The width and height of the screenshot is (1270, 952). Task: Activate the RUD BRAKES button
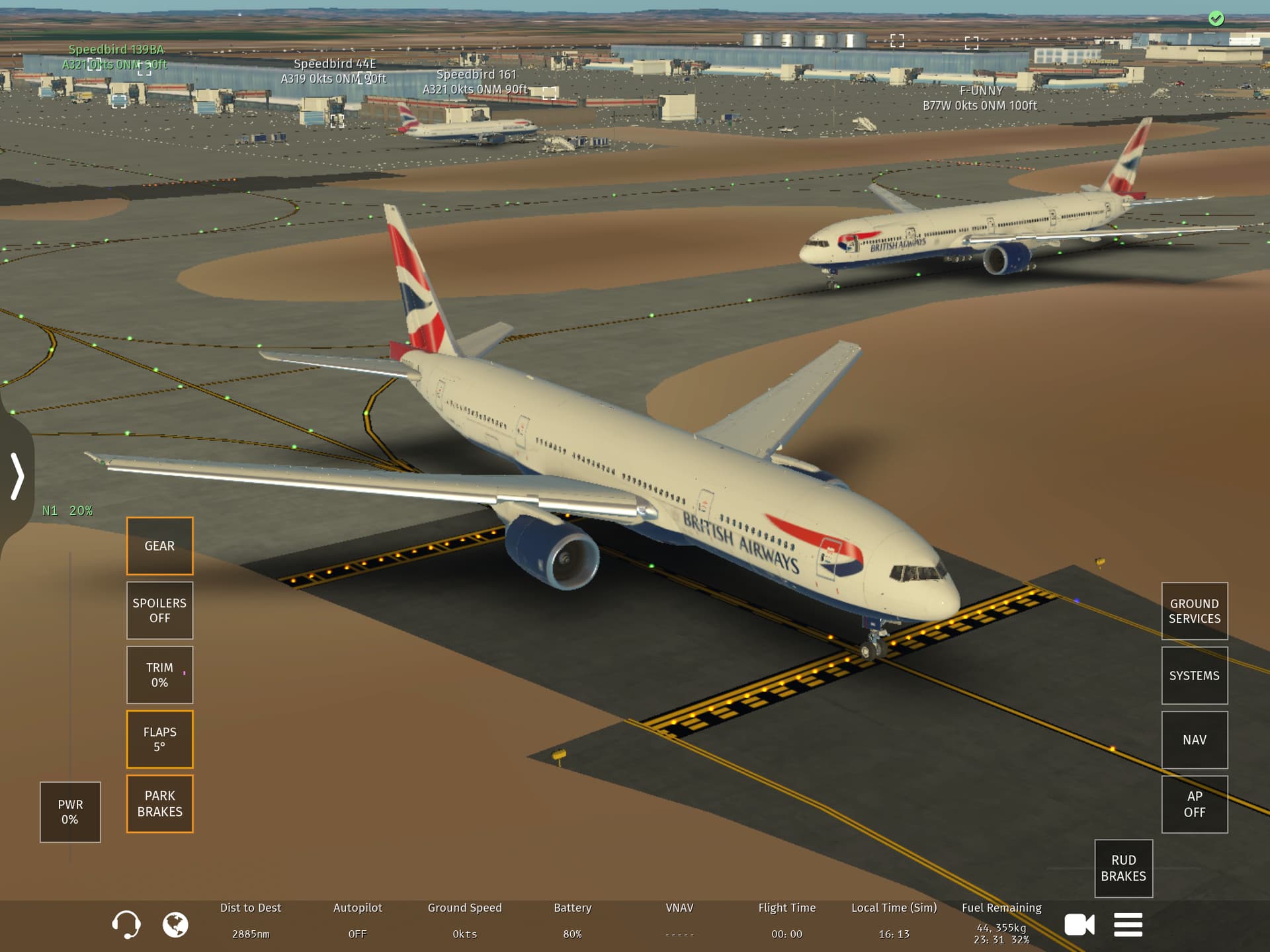1123,868
